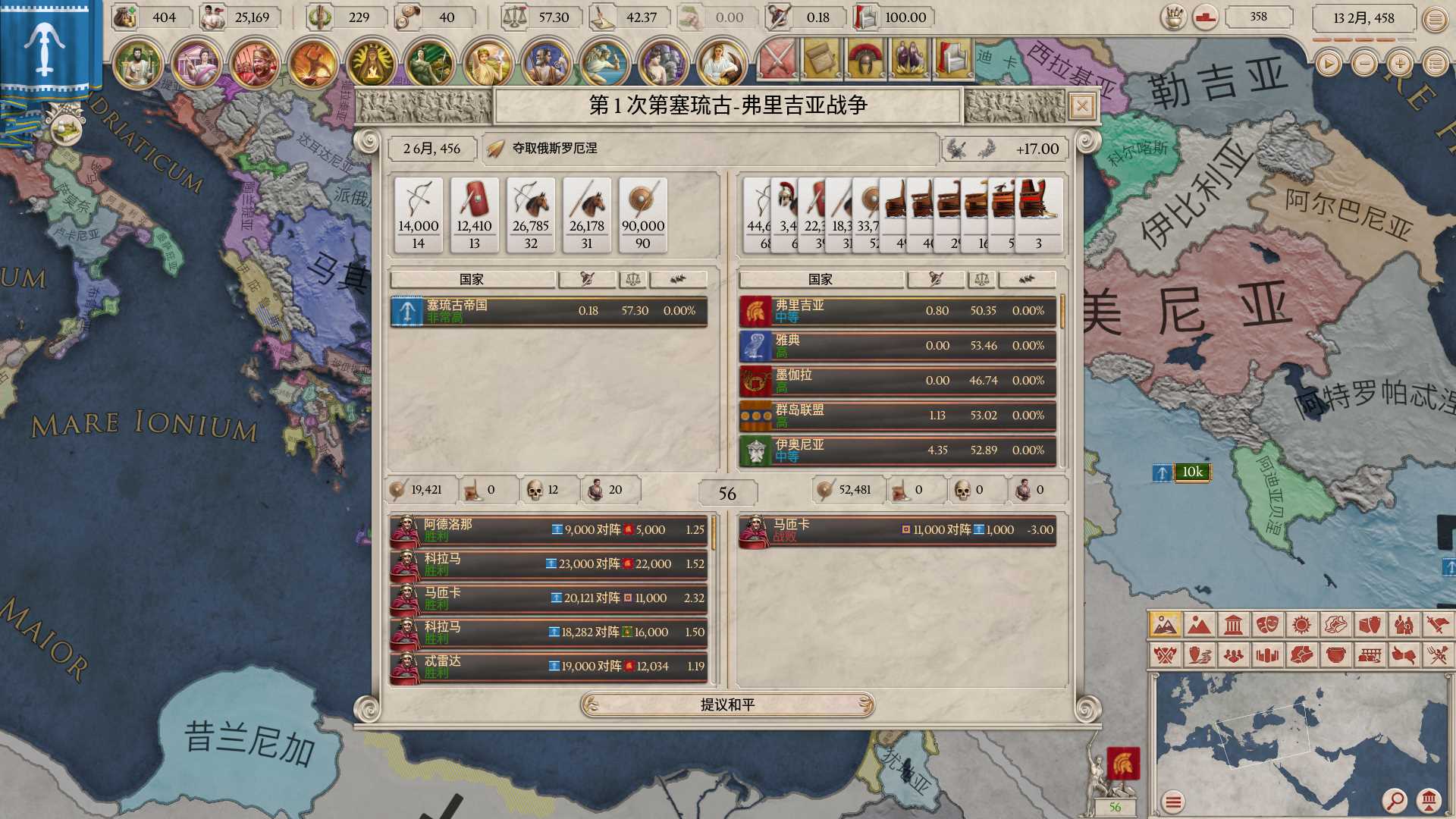Image resolution: width=1456 pixels, height=819 pixels.
Task: Open the 阿德洛那 battle entry
Action: point(548,530)
